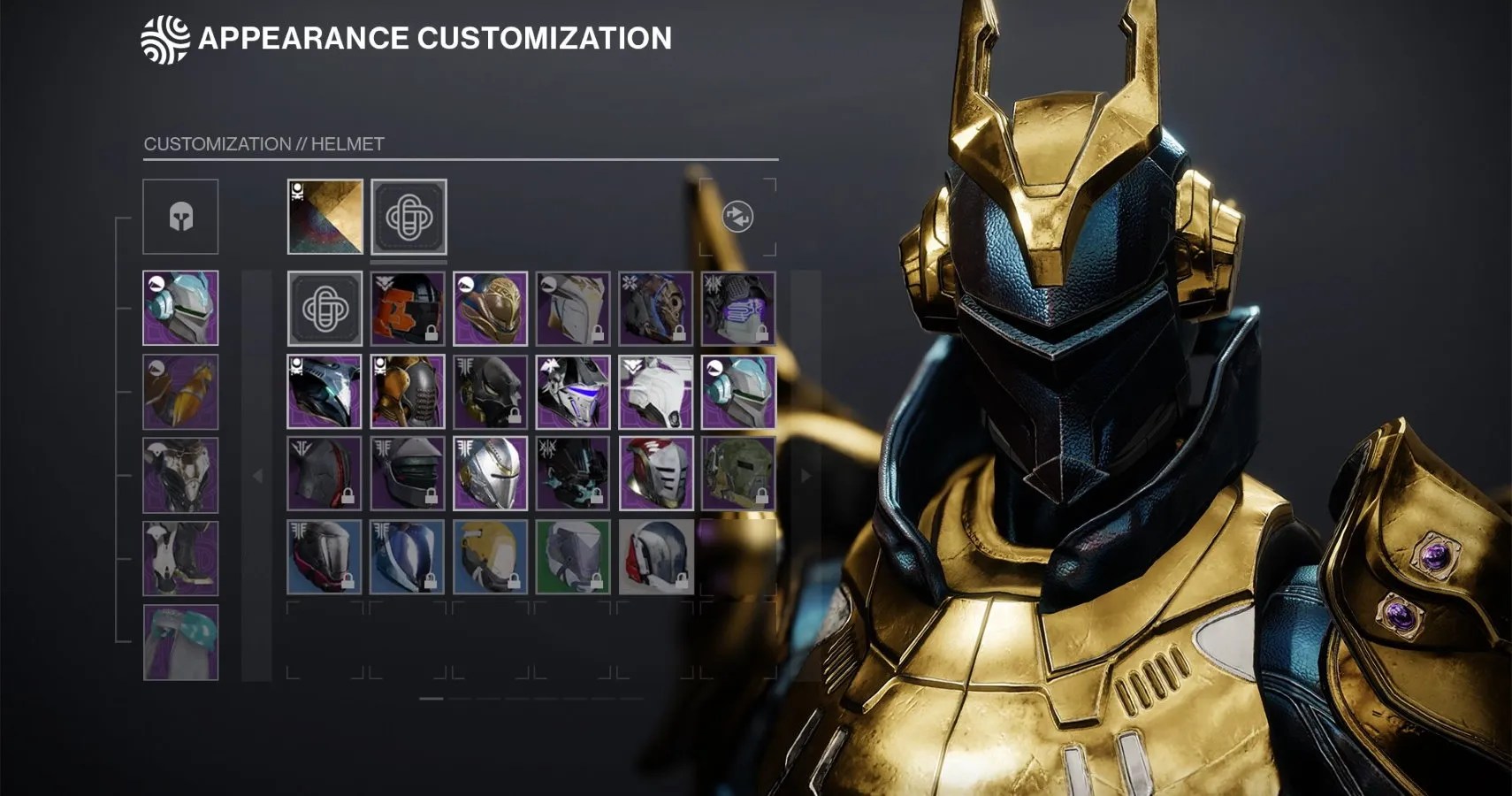Switch to the gold gauntlets armor slot
The height and width of the screenshot is (796, 1512).
point(180,392)
